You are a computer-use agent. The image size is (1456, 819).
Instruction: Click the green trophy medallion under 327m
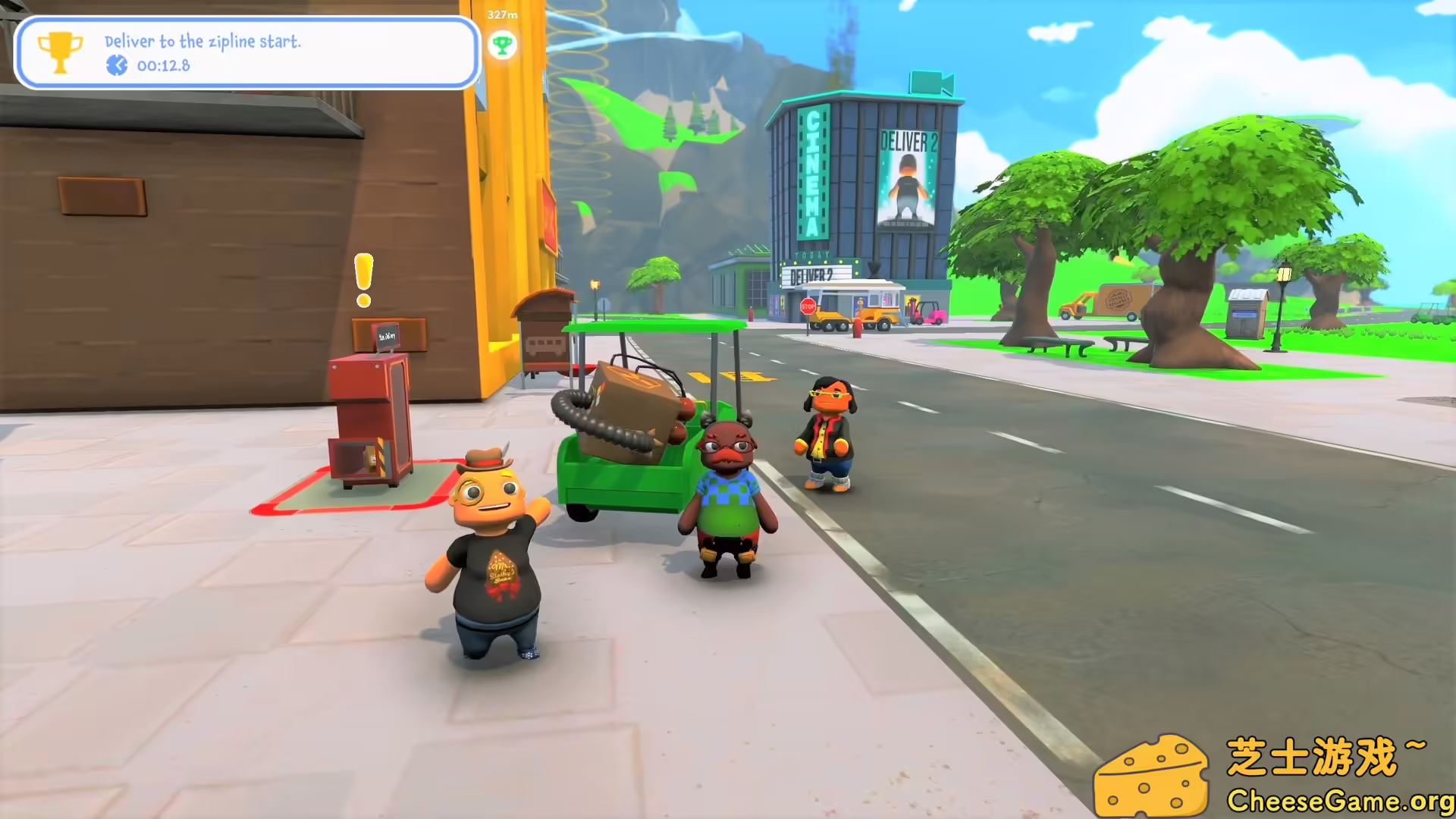503,44
